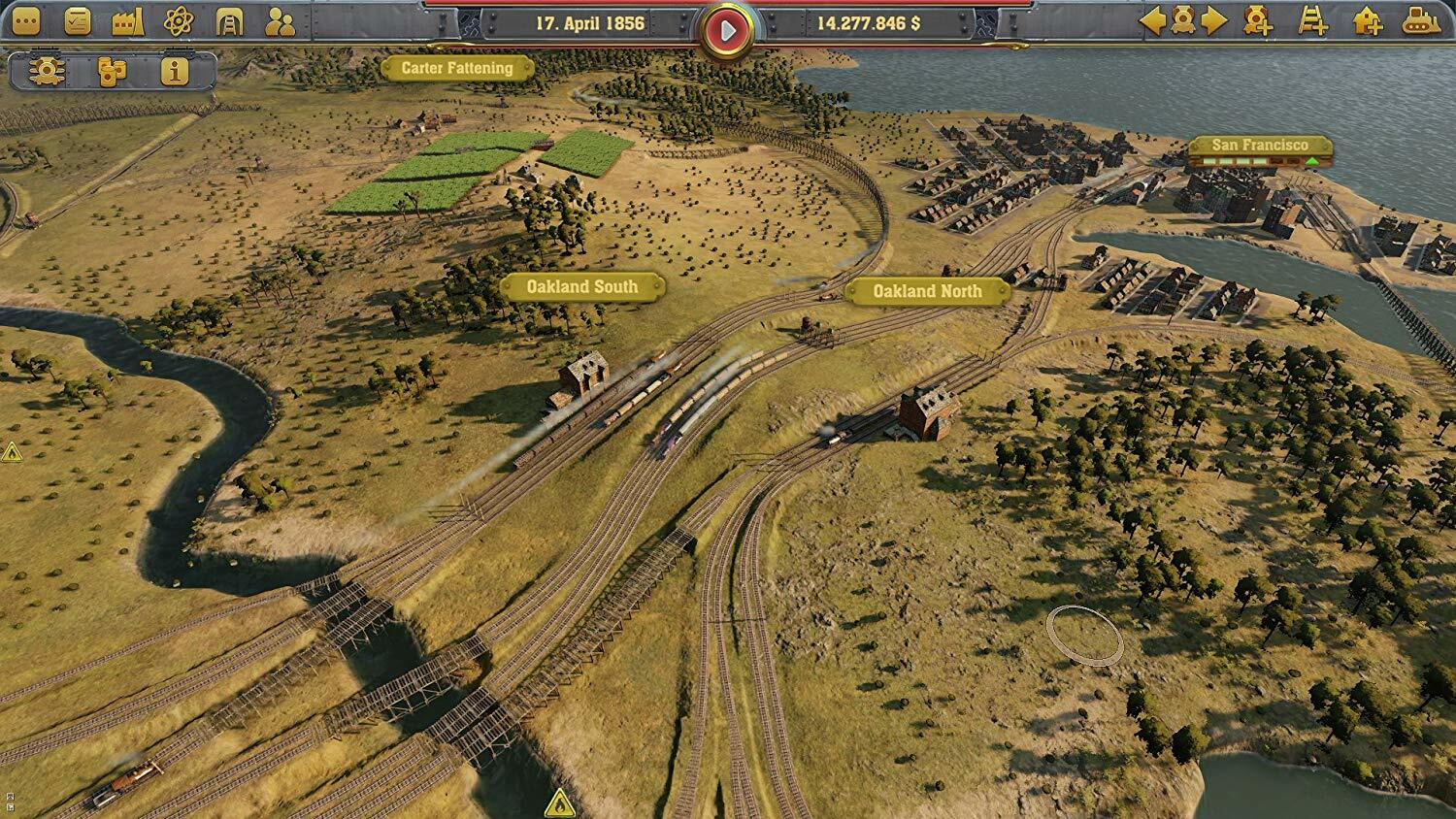Open the two-people personnel screen

point(280,21)
